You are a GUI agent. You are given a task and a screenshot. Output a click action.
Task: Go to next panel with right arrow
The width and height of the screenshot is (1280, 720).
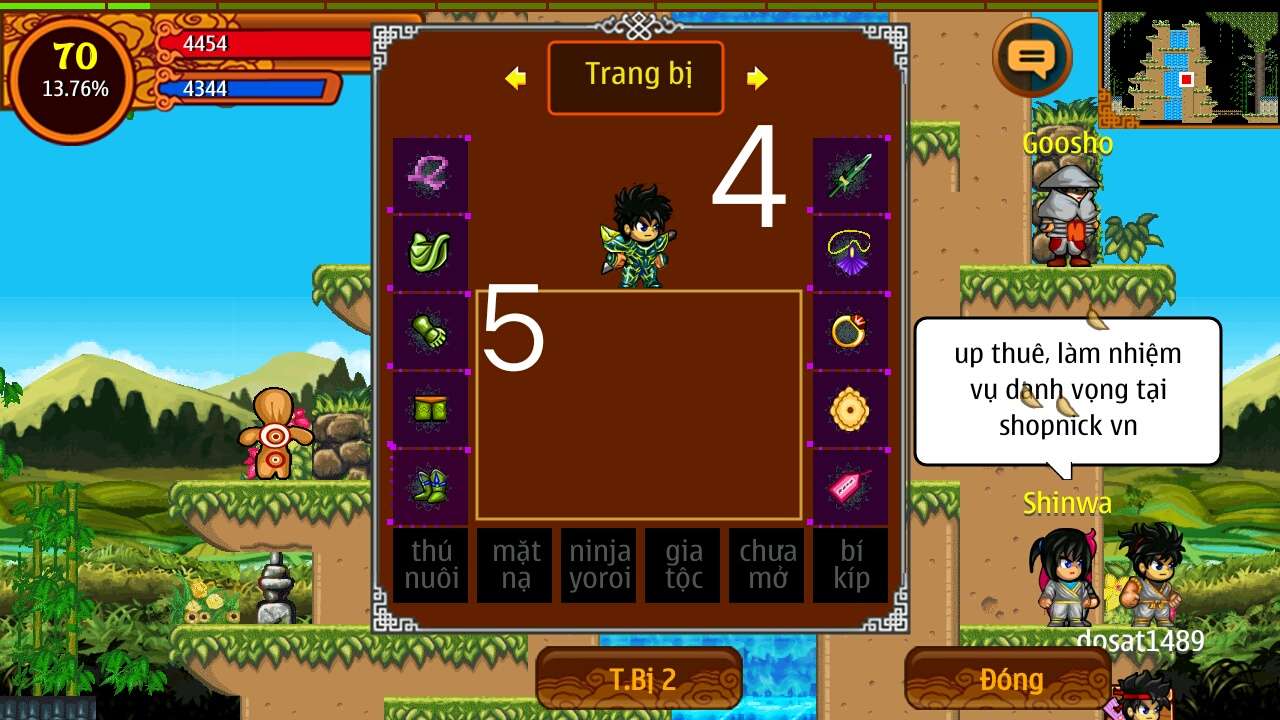tap(757, 78)
